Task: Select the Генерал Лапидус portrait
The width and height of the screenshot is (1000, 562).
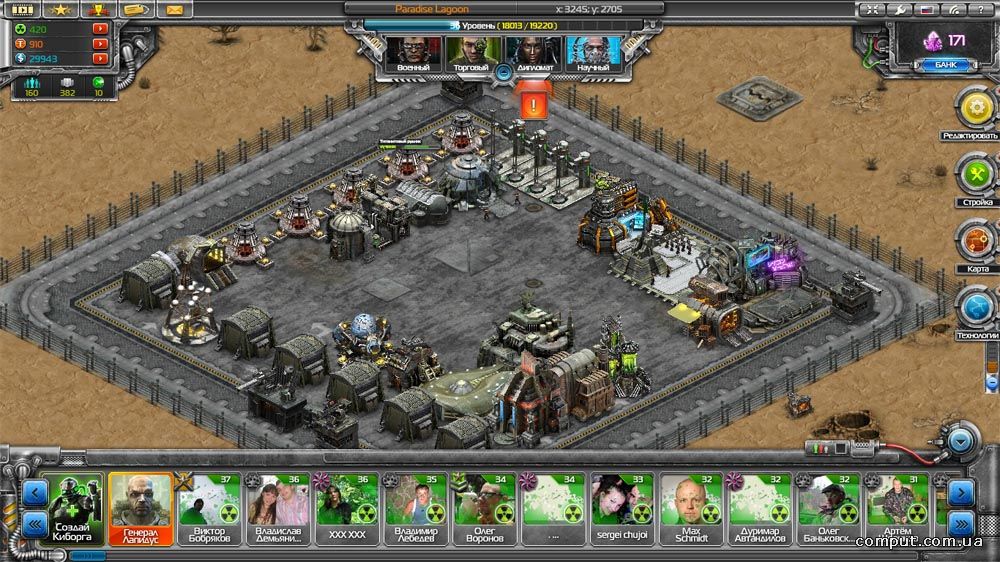Action: click(x=137, y=506)
